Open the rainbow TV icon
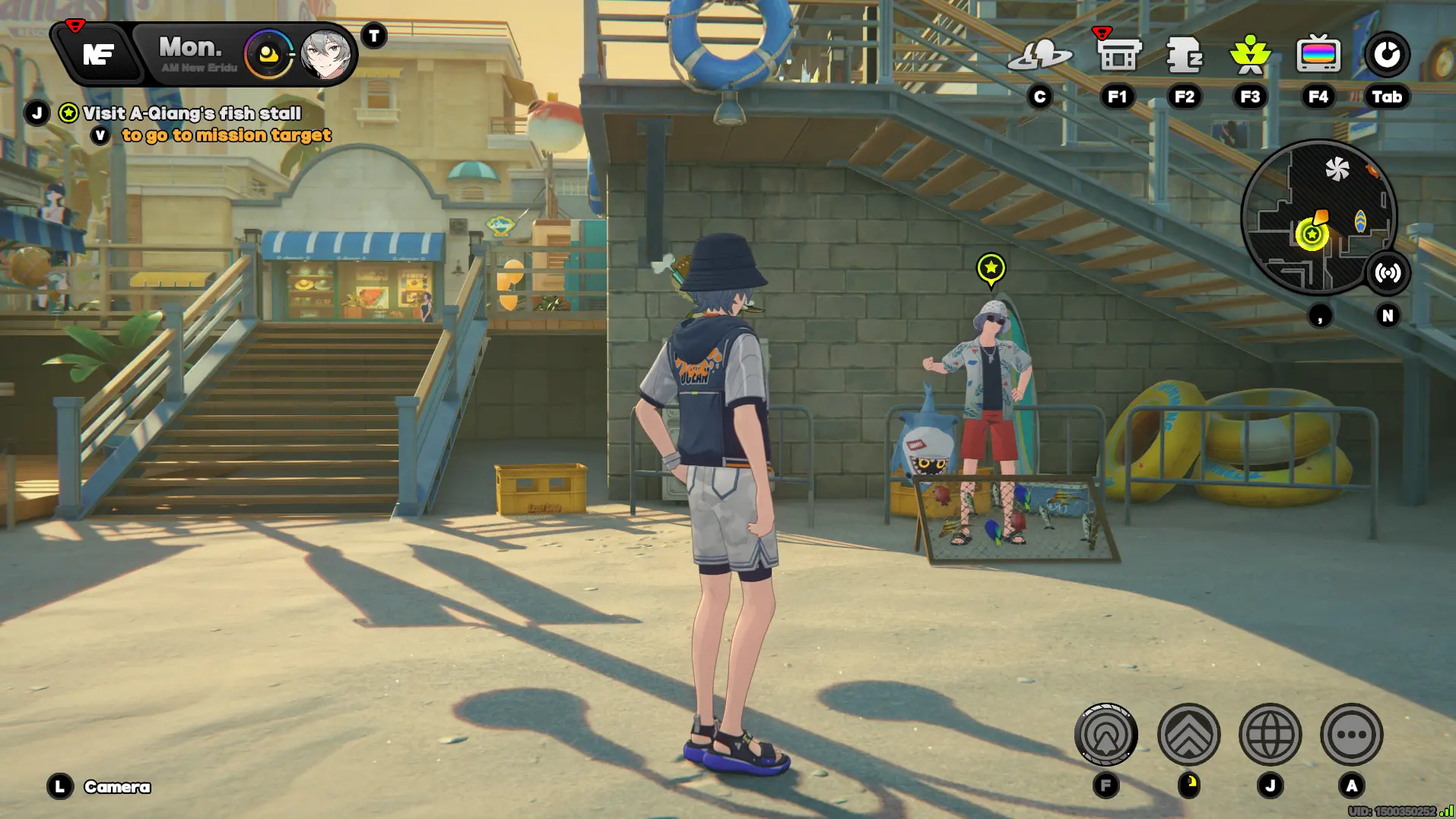The height and width of the screenshot is (819, 1456). [x=1318, y=55]
